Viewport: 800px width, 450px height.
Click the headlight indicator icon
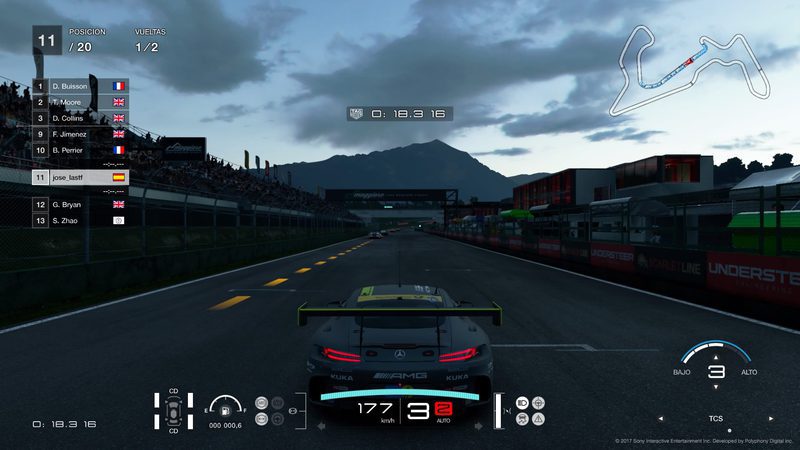tap(523, 402)
